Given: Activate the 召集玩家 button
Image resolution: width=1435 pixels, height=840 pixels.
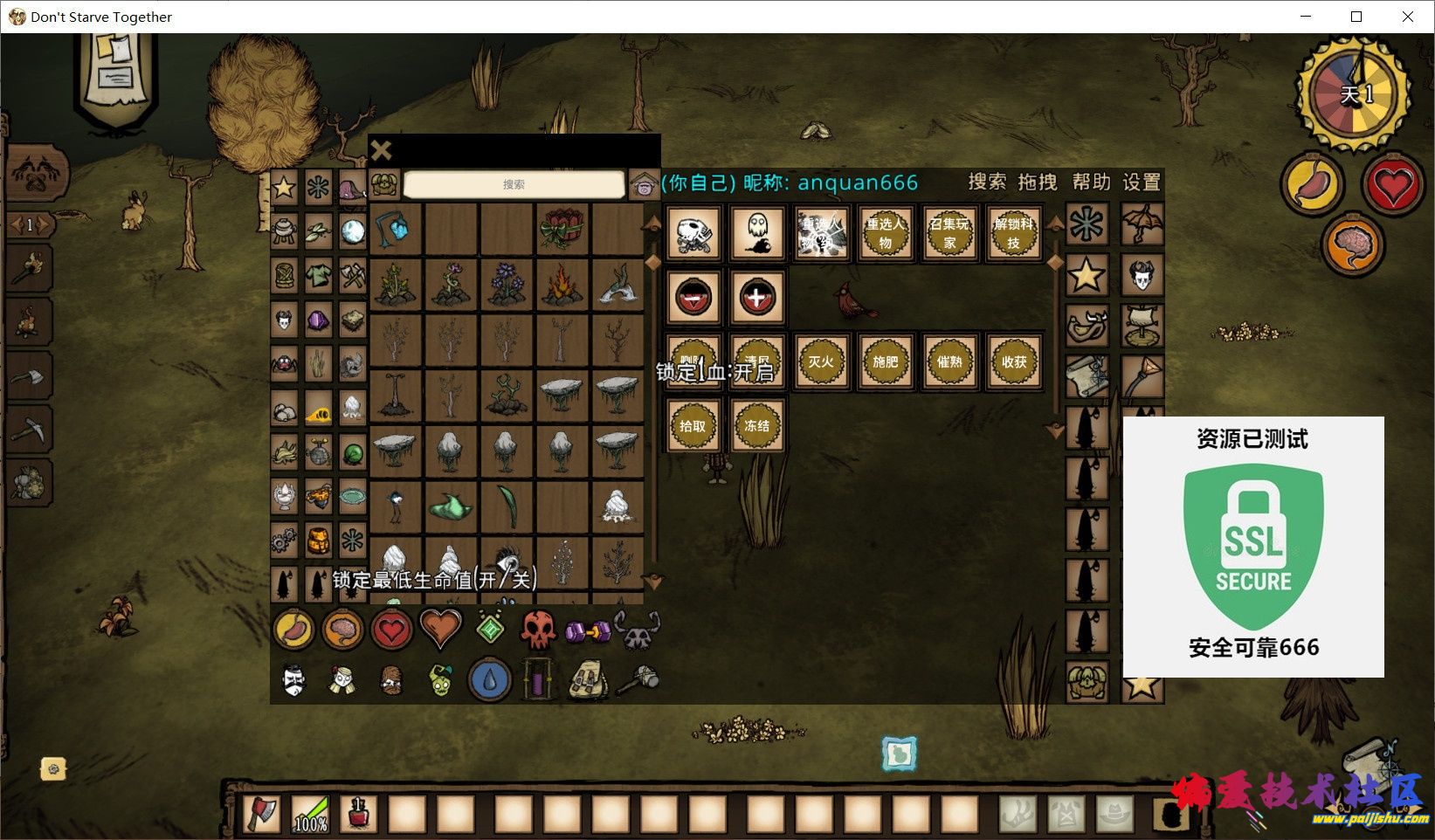Looking at the screenshot, I should [x=949, y=233].
